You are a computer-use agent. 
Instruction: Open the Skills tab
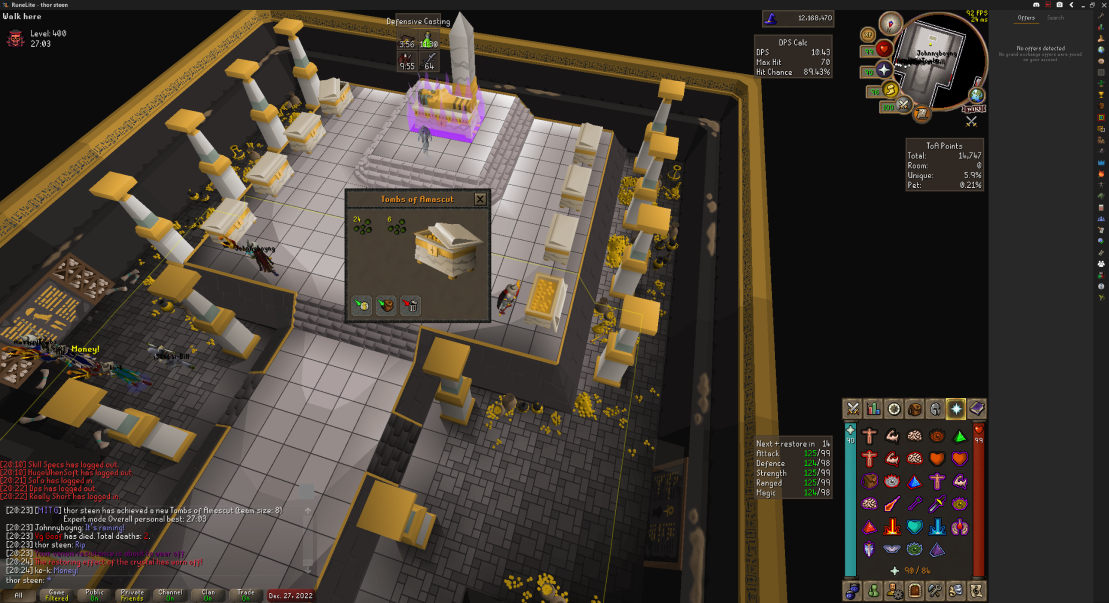point(873,408)
